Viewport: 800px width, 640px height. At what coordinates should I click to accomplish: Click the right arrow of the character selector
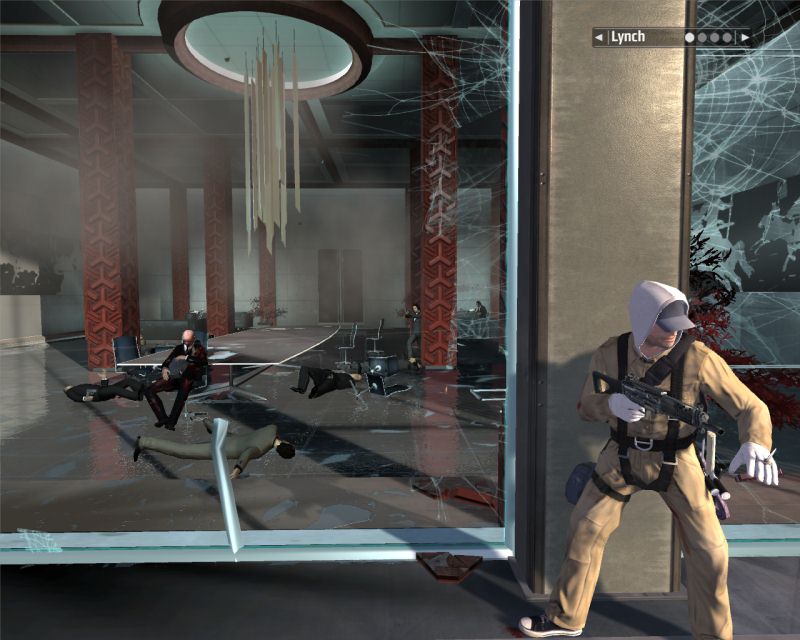click(x=744, y=37)
